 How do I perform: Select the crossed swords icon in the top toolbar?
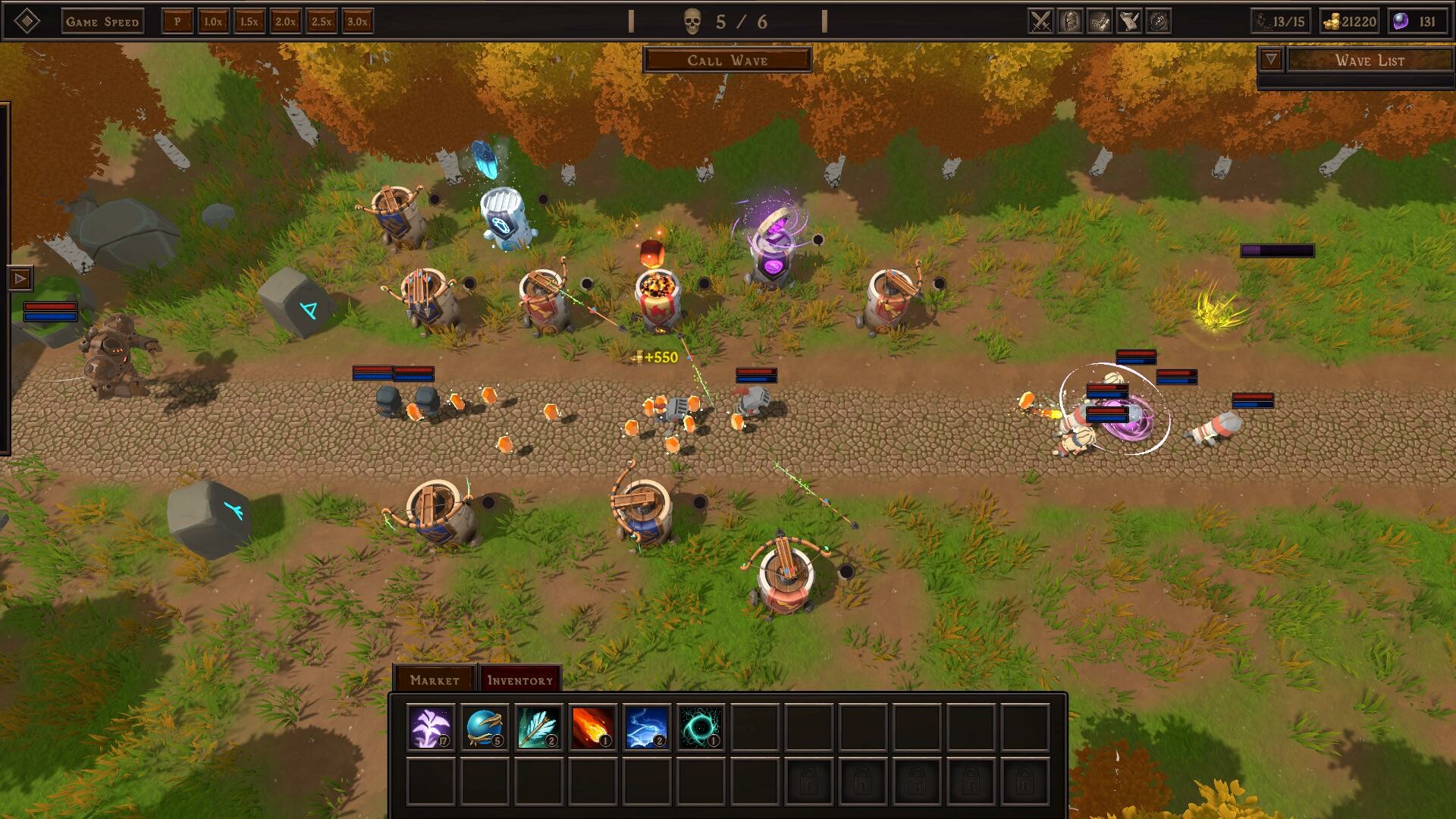pyautogui.click(x=1040, y=21)
